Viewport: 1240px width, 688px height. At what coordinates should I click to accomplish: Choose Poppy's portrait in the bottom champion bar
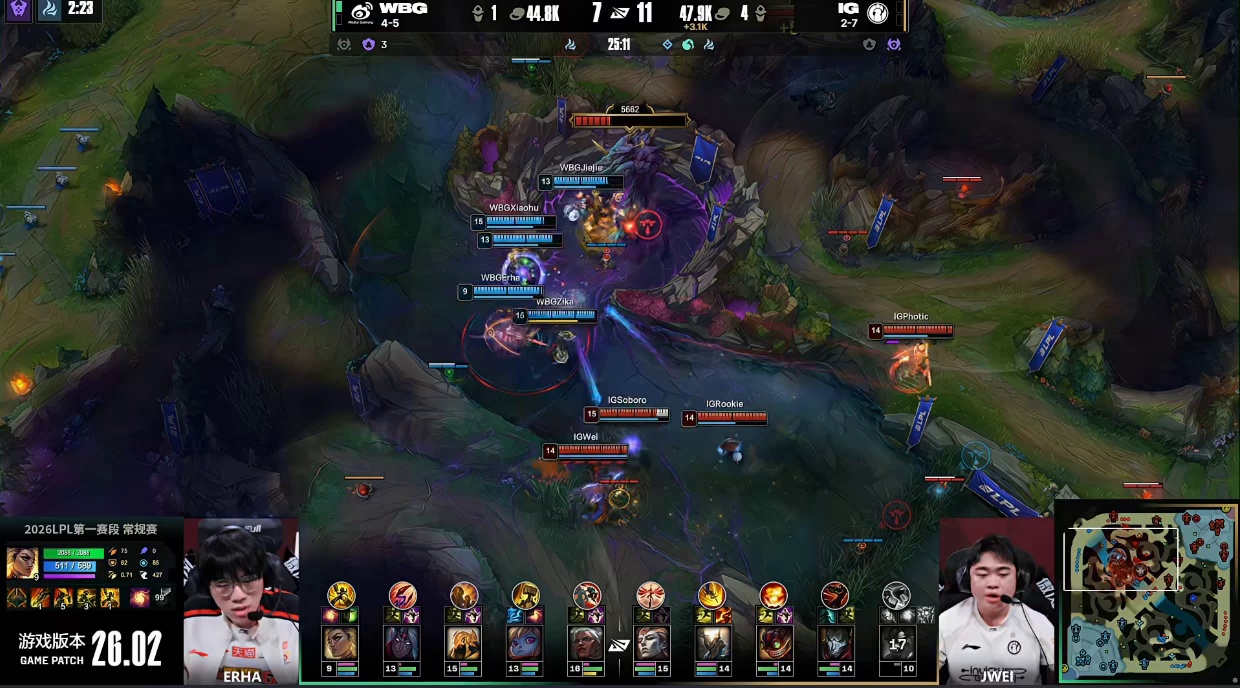pos(525,643)
